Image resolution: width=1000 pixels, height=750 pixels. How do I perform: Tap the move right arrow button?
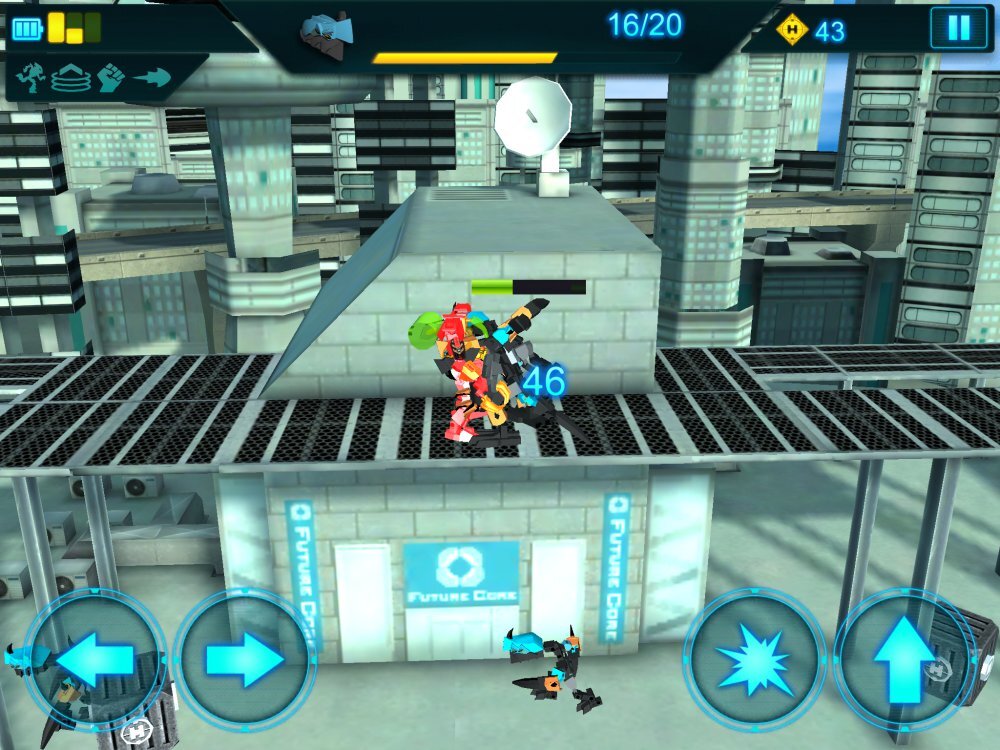click(x=245, y=659)
